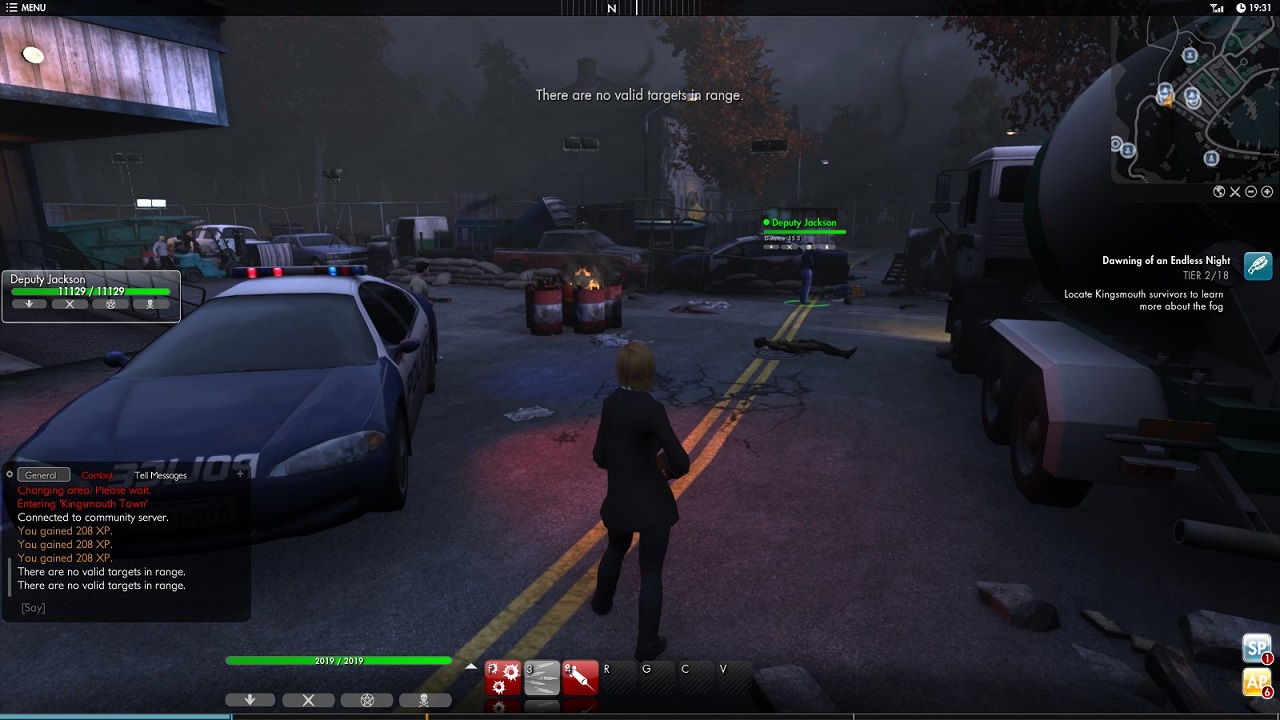Viewport: 1280px width, 720px height.
Task: Zoom out the minimap
Action: coord(1251,192)
